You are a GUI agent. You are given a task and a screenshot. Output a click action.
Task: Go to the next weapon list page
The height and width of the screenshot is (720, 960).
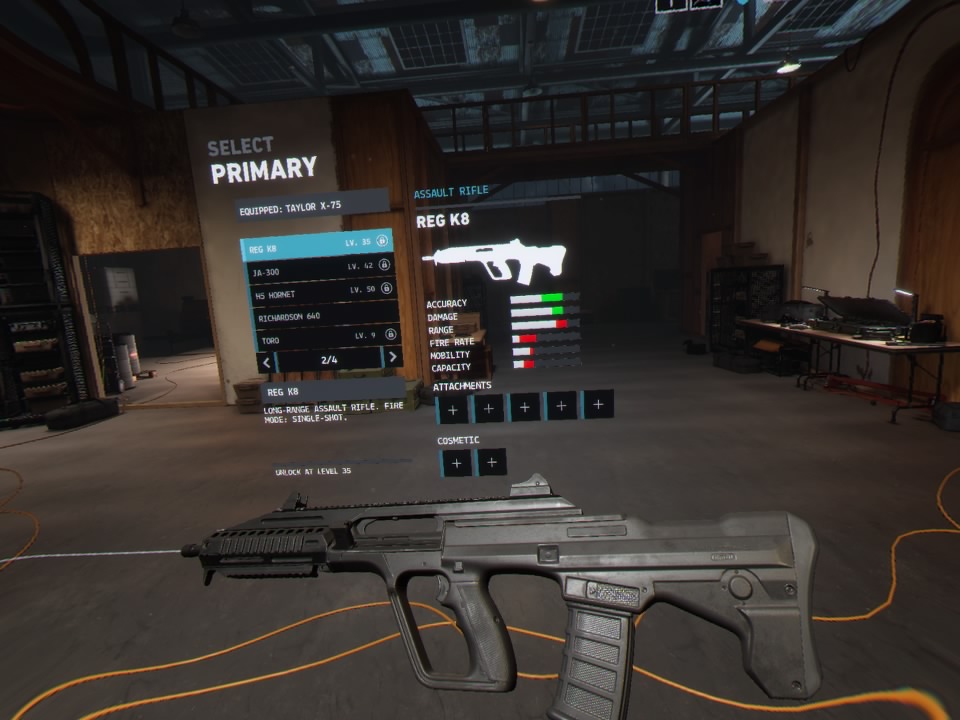tap(393, 357)
